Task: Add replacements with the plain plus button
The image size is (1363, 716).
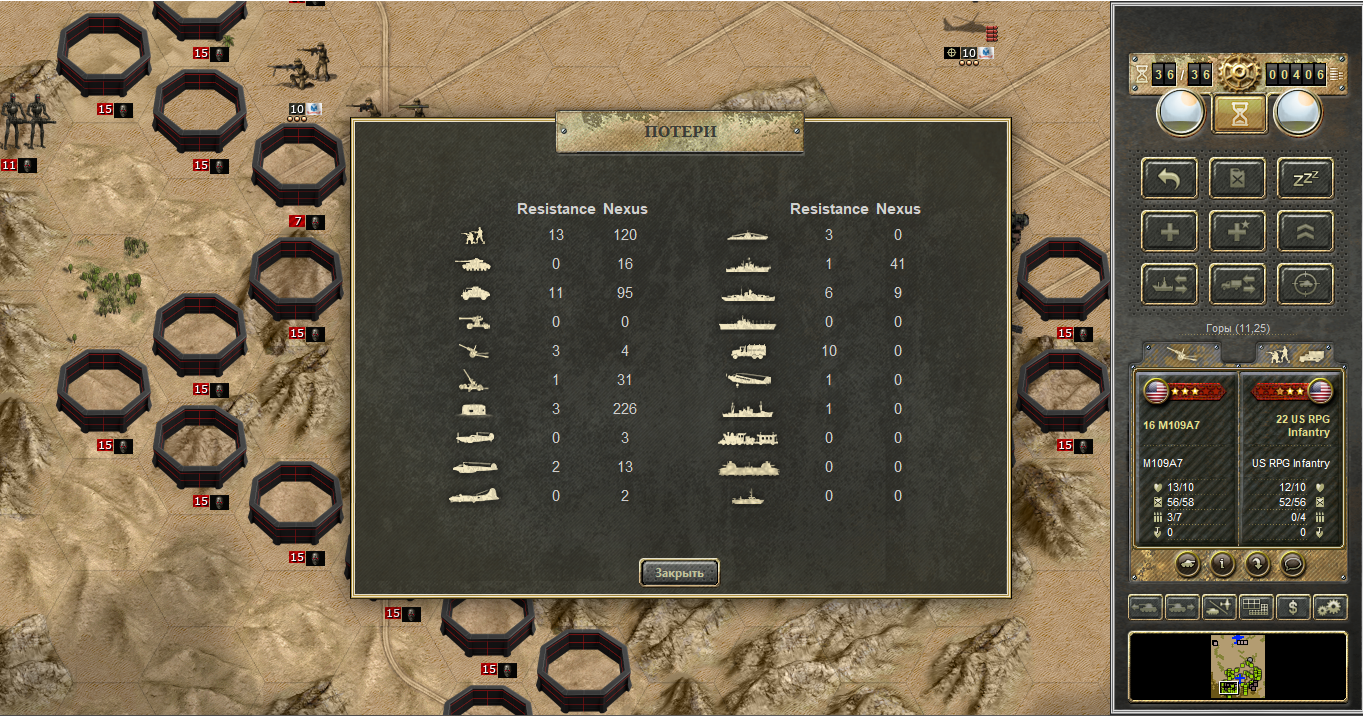Action: (x=1168, y=231)
